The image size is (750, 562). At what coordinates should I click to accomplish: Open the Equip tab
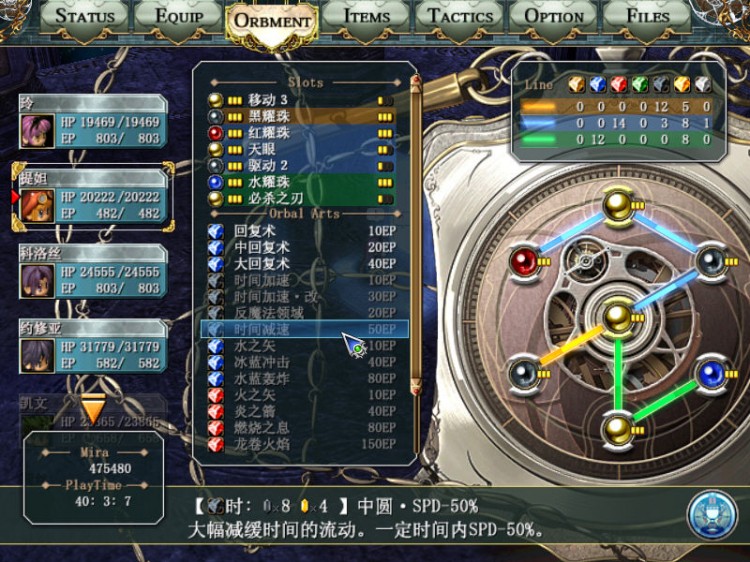[x=177, y=16]
